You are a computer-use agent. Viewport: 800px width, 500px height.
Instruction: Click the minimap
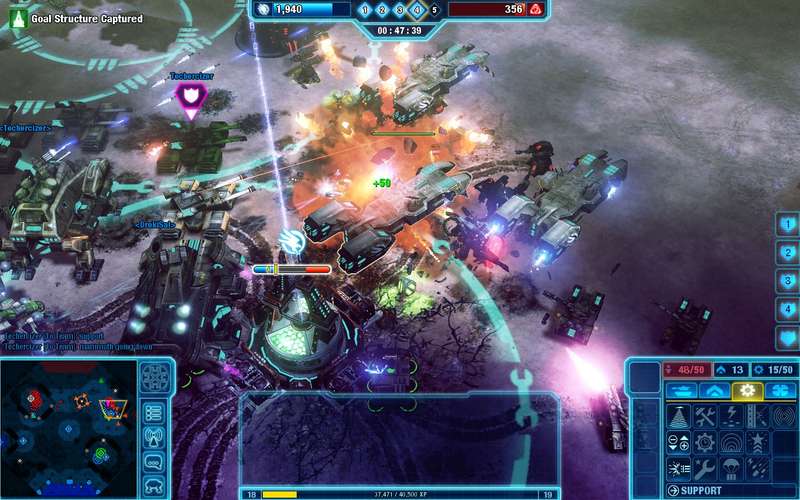click(x=65, y=425)
